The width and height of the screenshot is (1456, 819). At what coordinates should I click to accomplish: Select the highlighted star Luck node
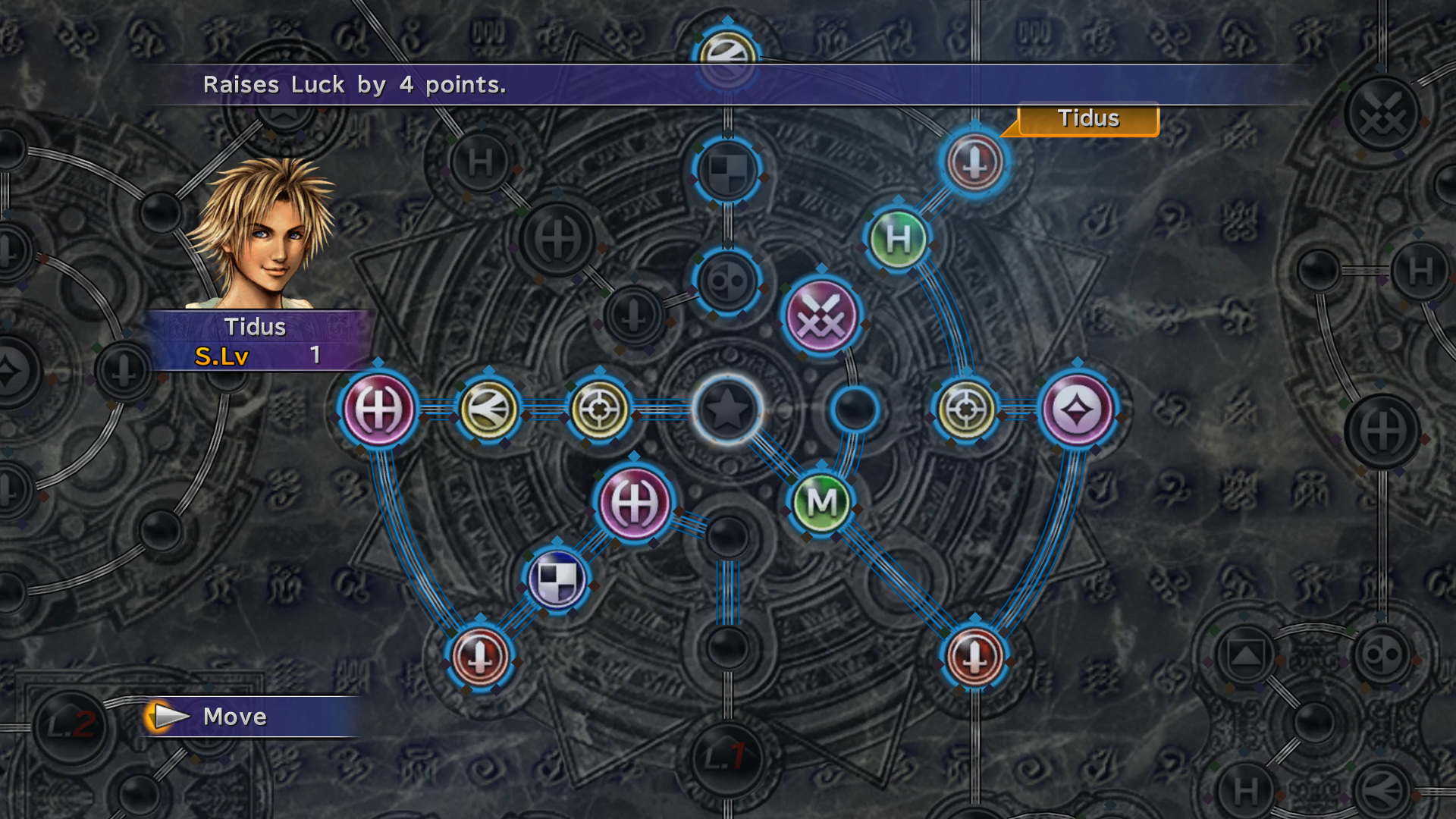728,409
